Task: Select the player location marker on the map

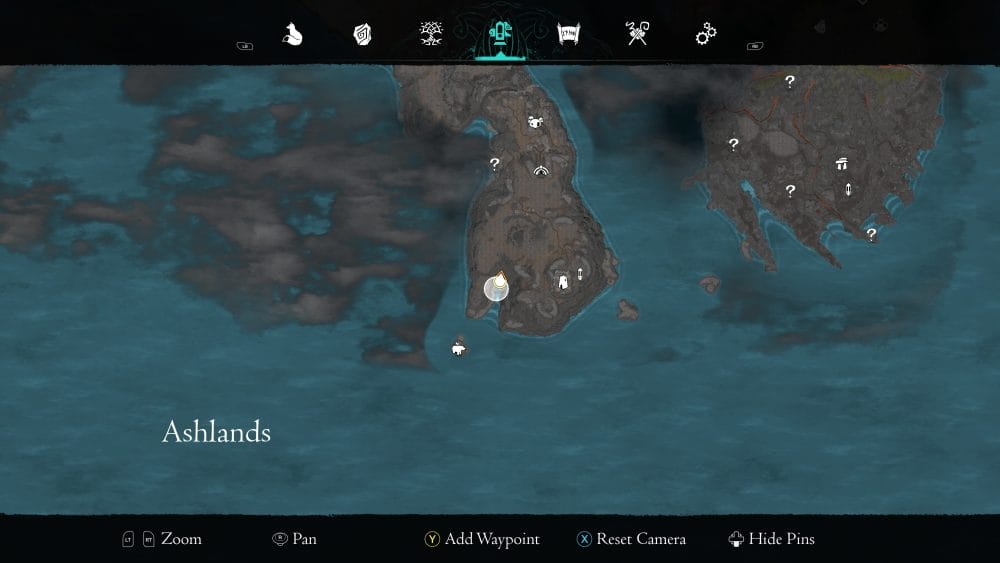Action: [496, 288]
